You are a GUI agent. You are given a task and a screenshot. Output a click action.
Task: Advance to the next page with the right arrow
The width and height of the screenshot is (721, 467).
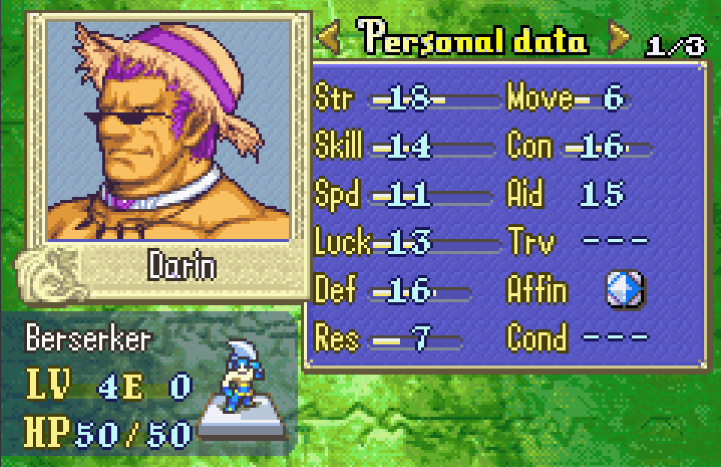(620, 40)
